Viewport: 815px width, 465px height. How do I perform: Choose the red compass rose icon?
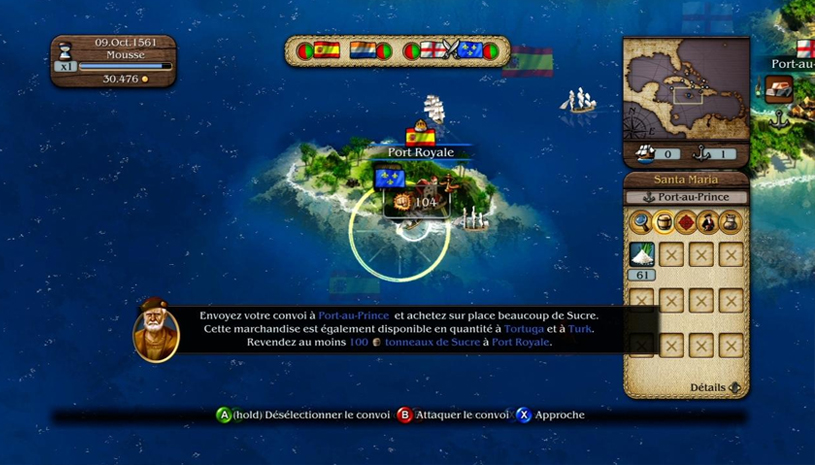[x=685, y=221]
